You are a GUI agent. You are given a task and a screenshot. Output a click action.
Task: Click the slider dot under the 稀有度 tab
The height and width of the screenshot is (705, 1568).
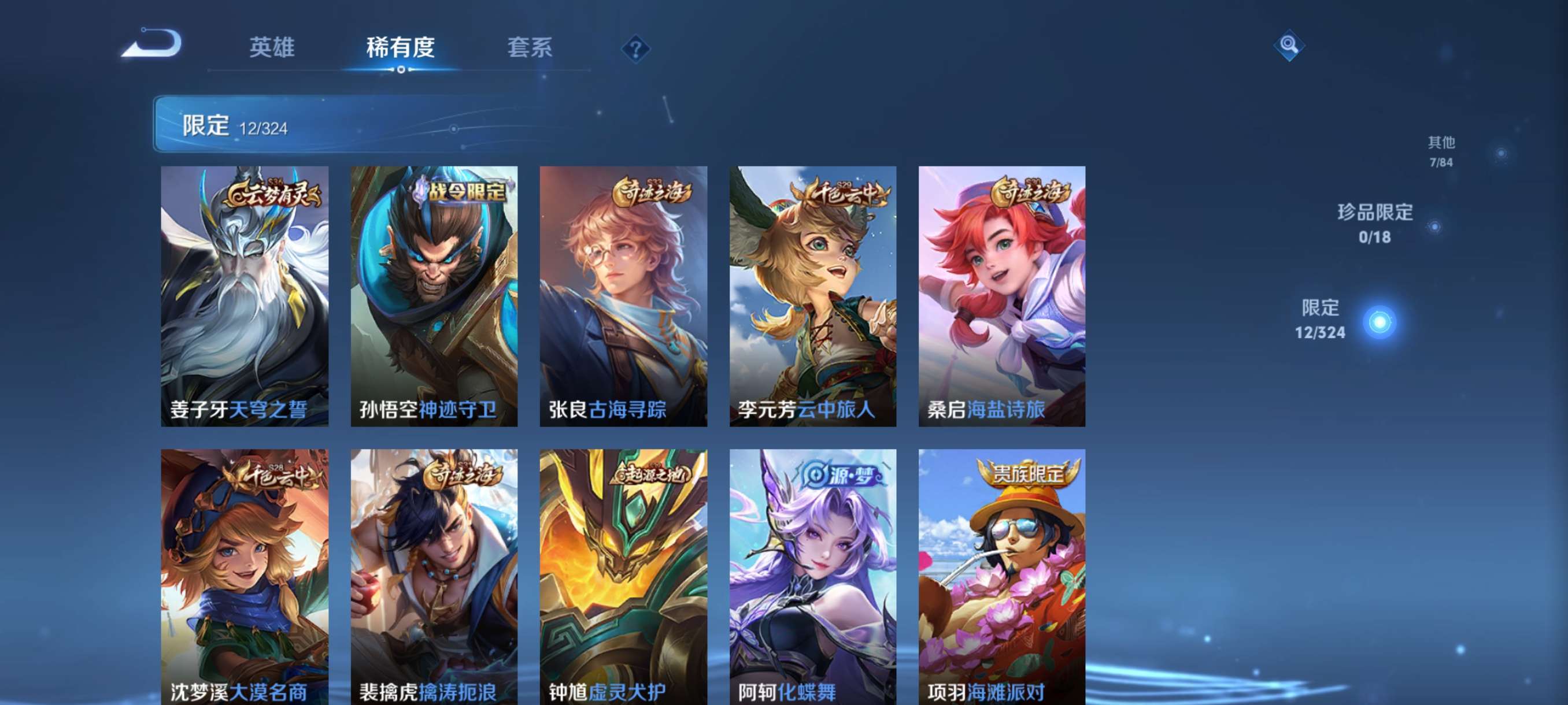(x=400, y=69)
